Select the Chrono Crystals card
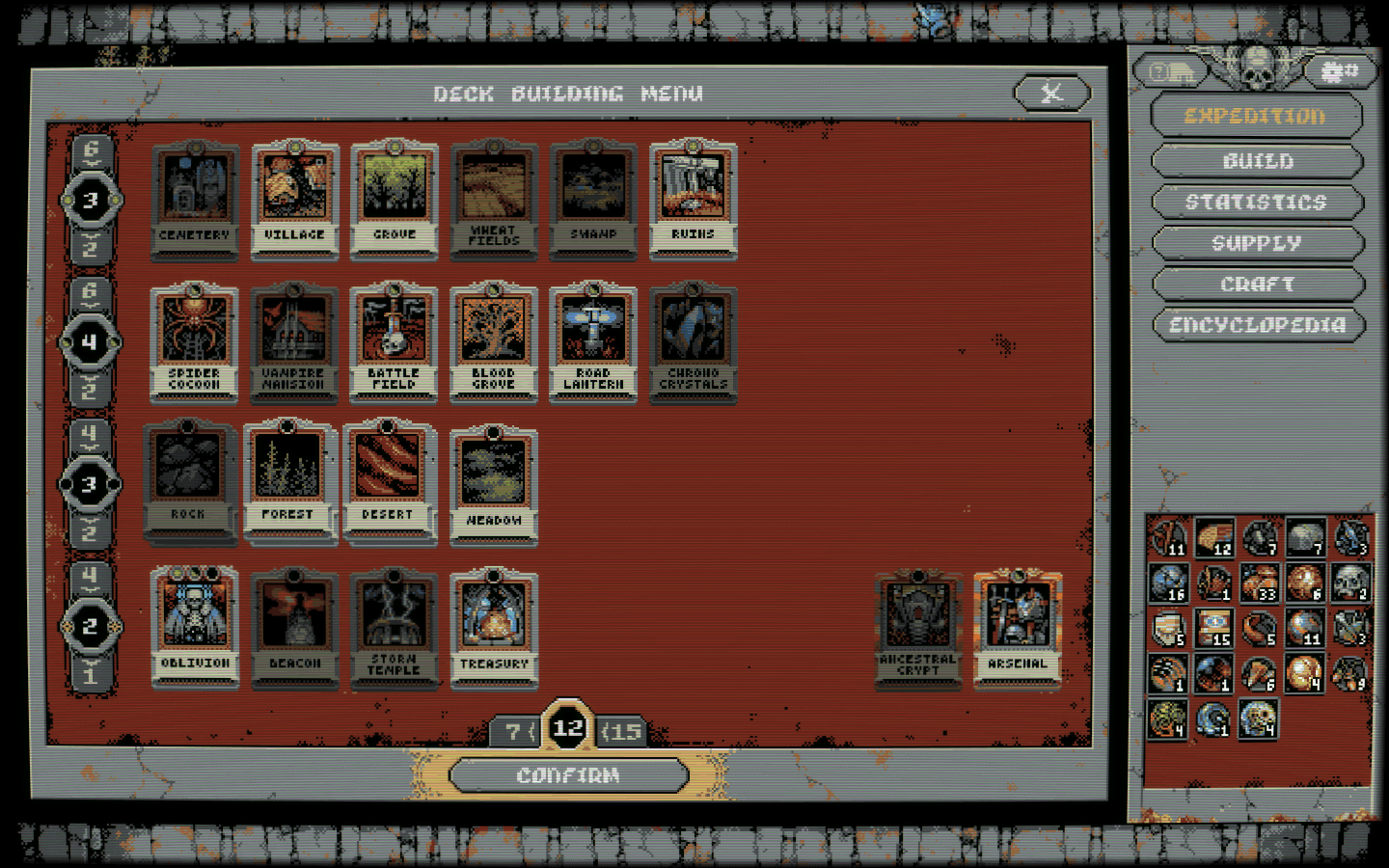The height and width of the screenshot is (868, 1389). point(693,339)
